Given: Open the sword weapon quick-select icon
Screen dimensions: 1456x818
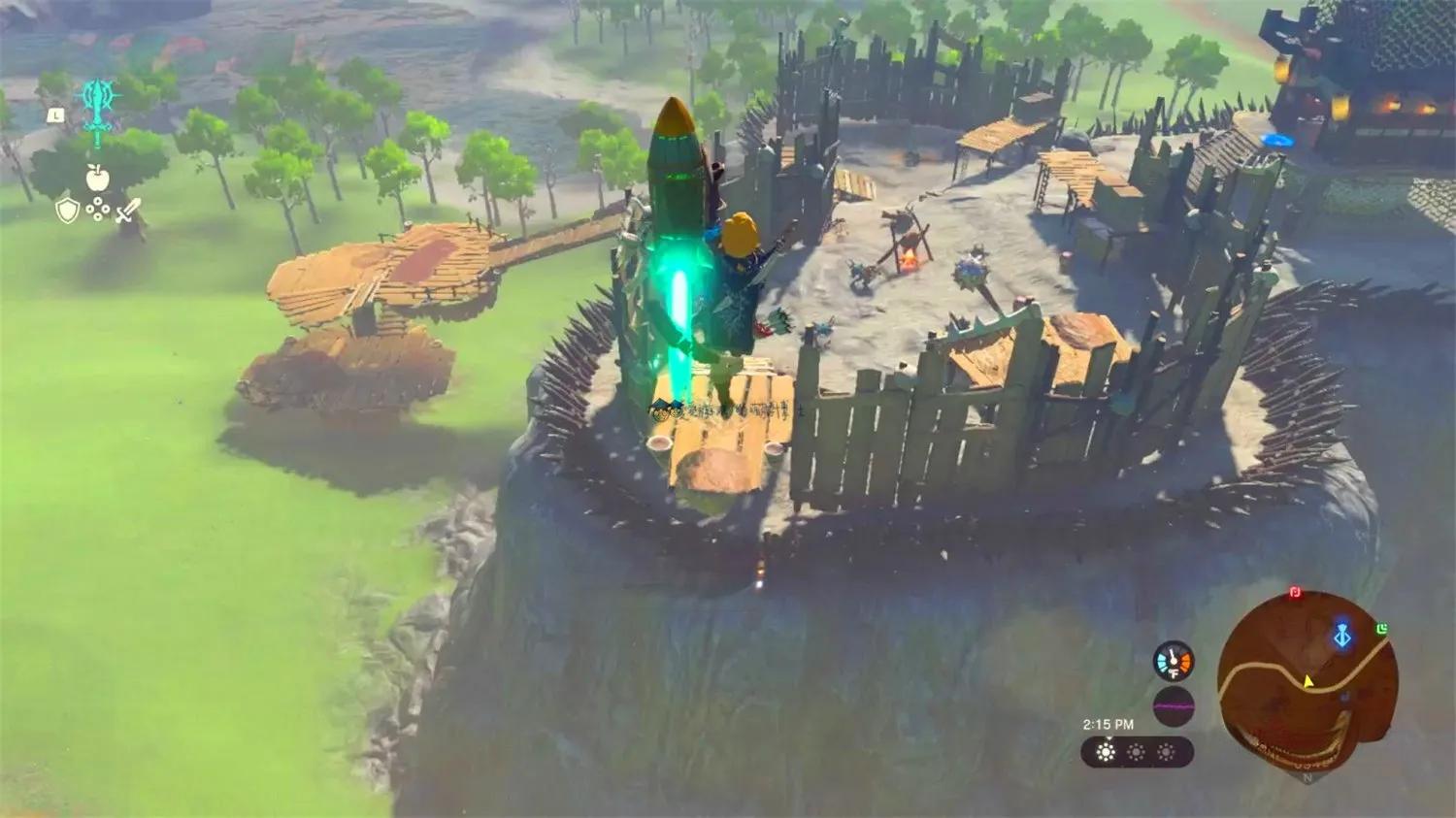Looking at the screenshot, I should 128,210.
